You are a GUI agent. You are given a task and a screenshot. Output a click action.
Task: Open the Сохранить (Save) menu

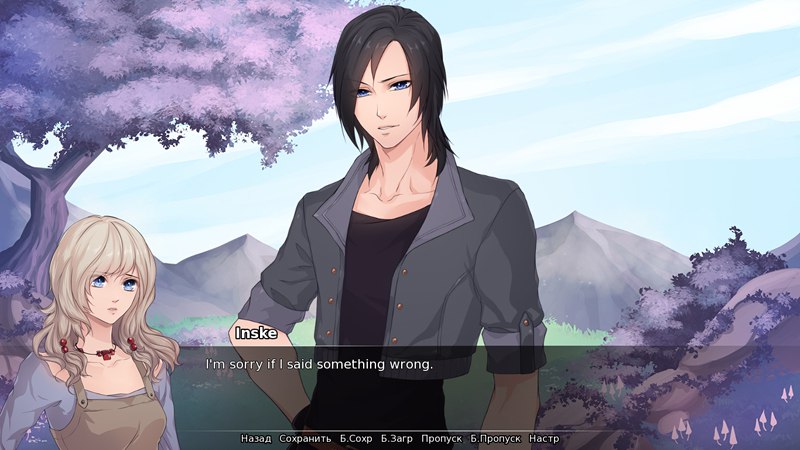coord(305,439)
